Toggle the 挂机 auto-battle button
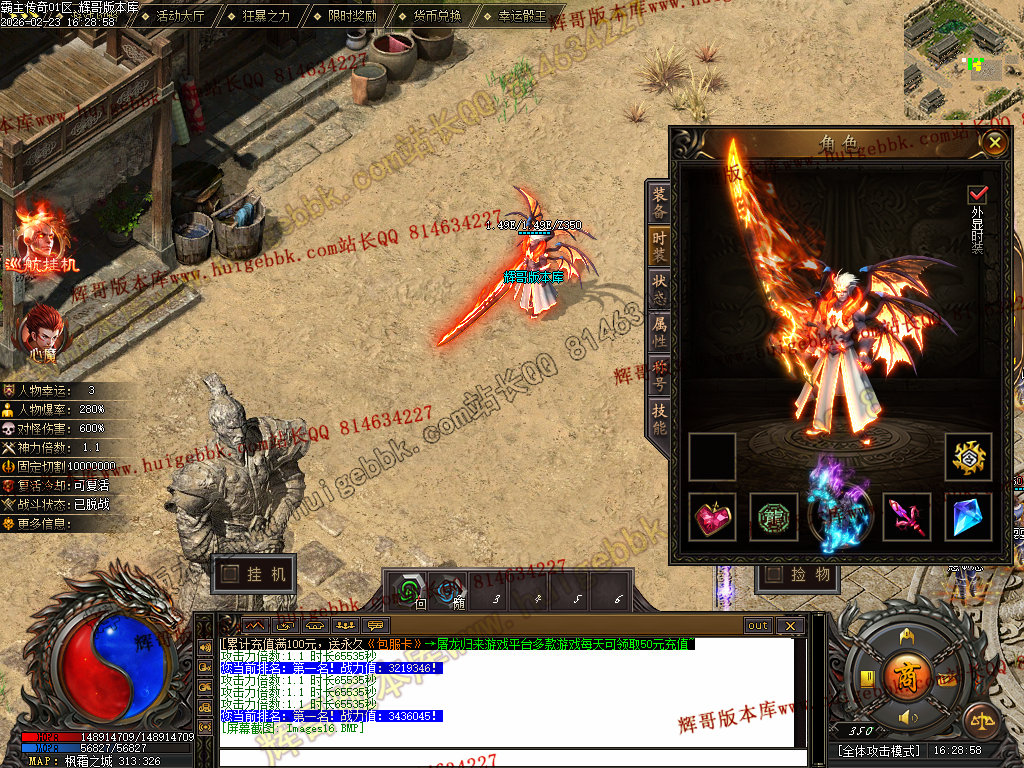 pos(254,574)
